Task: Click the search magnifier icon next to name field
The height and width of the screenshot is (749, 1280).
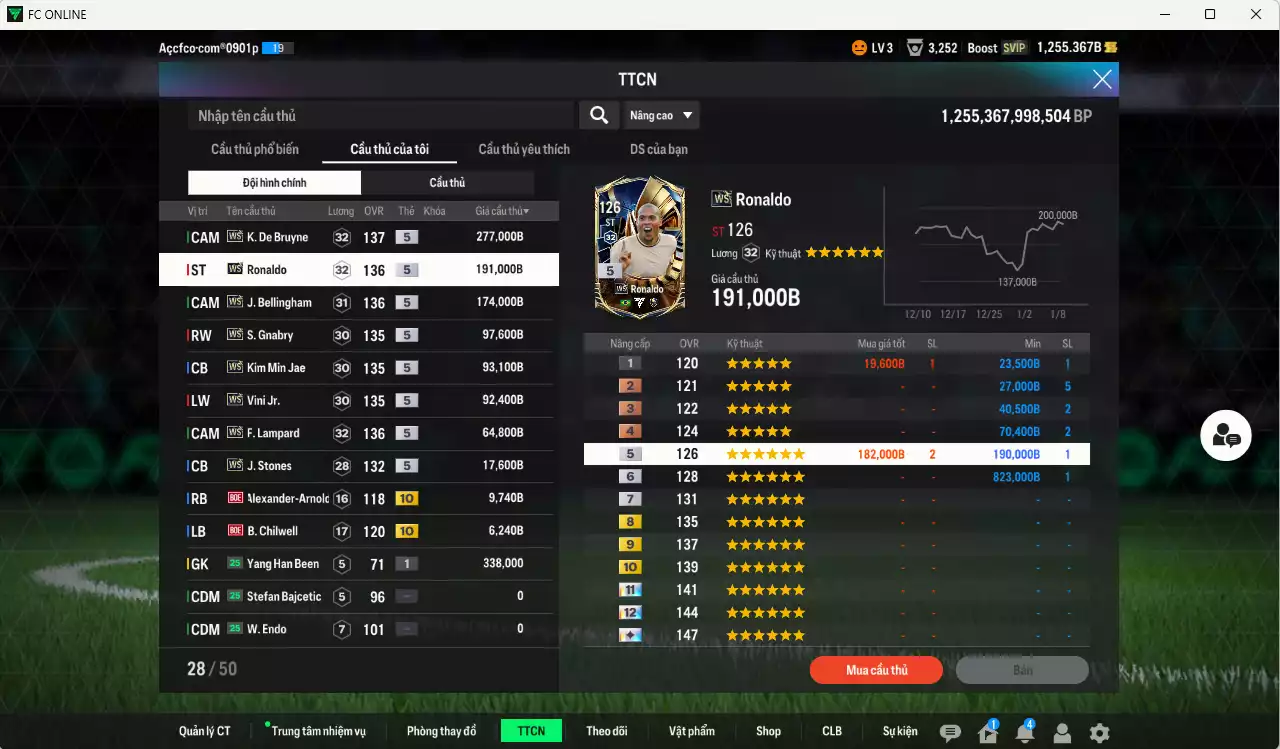Action: [x=598, y=115]
